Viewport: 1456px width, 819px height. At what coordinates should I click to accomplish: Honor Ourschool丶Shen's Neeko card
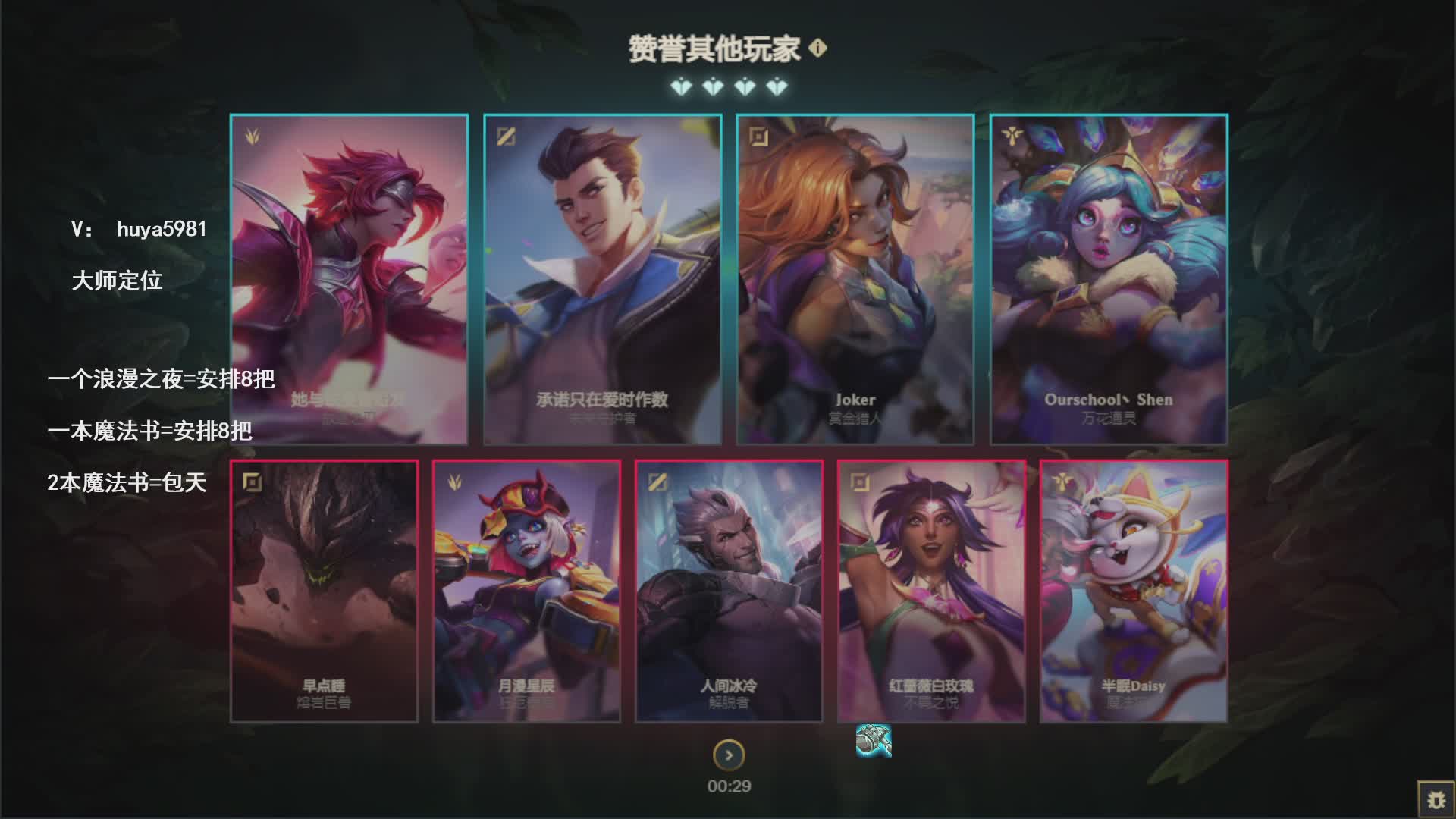pyautogui.click(x=1108, y=279)
